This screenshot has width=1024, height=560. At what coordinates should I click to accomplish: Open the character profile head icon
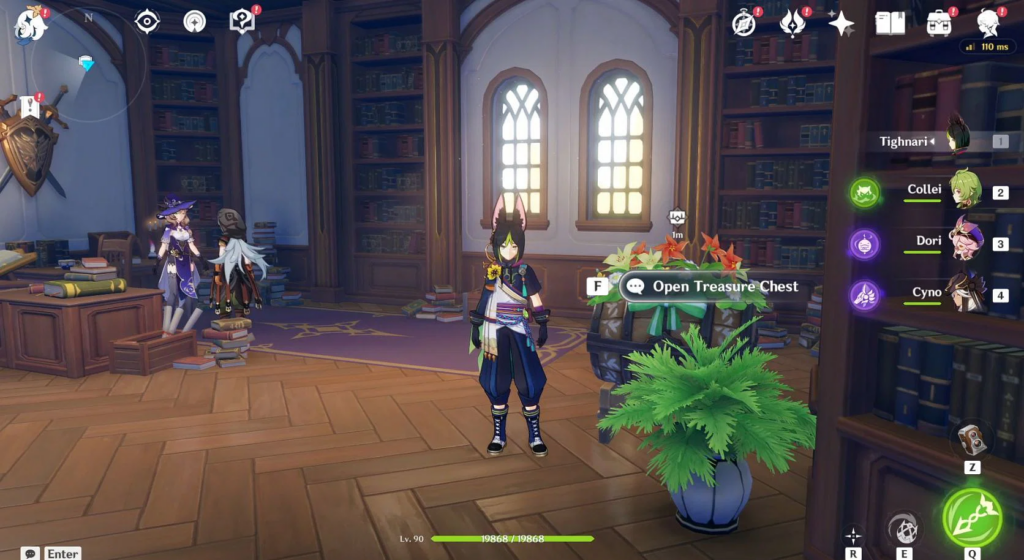(x=988, y=22)
